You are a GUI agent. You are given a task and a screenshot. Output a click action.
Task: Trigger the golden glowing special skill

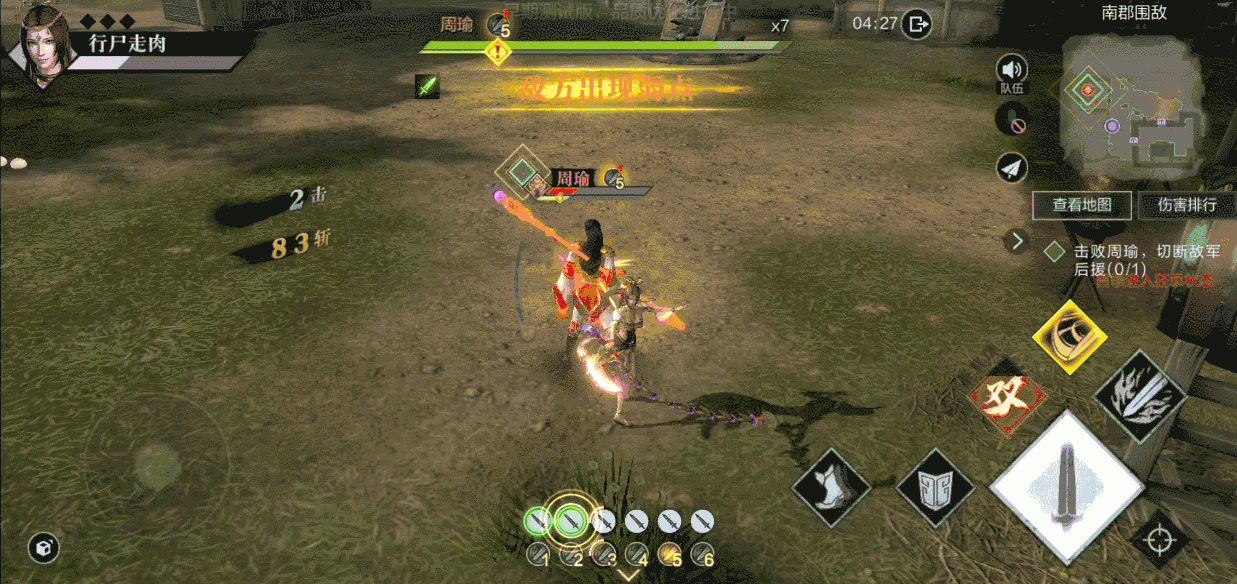[1069, 337]
